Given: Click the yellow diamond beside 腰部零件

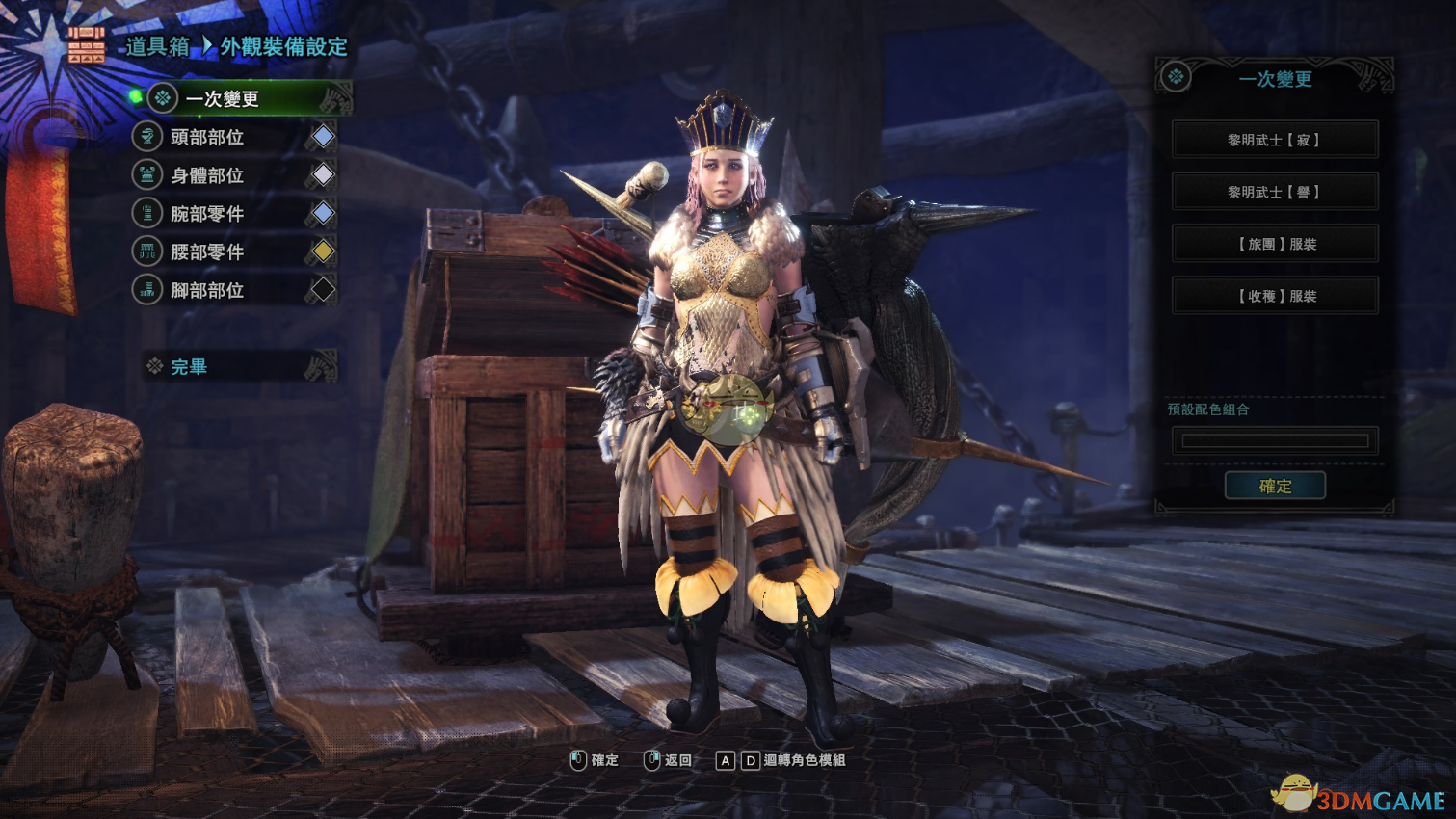Looking at the screenshot, I should (323, 251).
